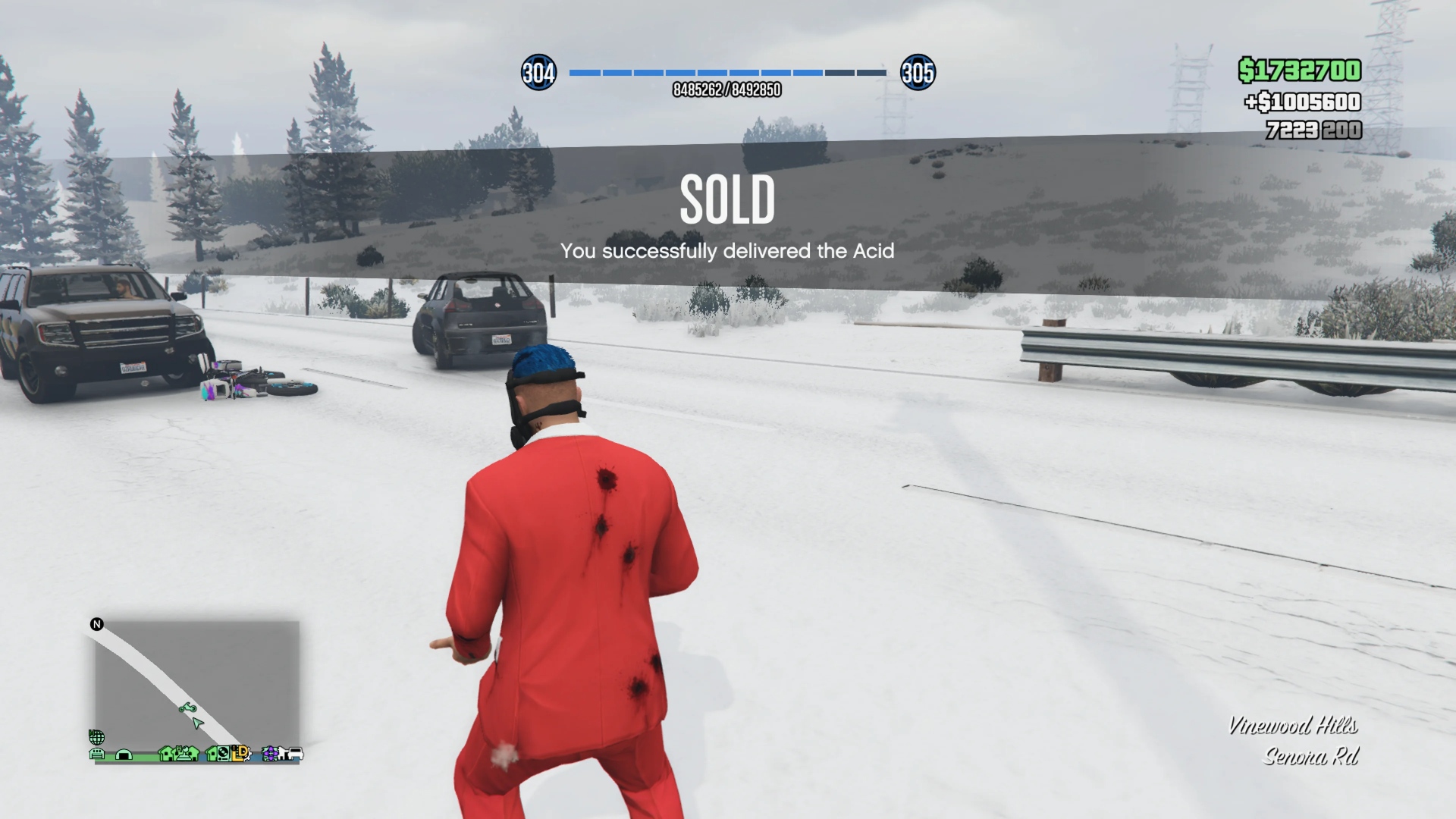Select the garage icon on the minimap
This screenshot has width=1456, height=819.
click(x=96, y=755)
